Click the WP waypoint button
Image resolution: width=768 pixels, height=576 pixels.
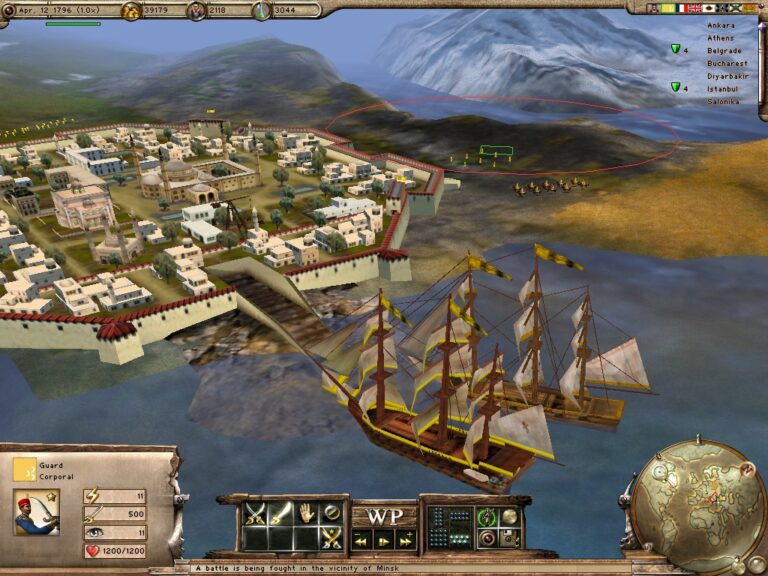coord(383,517)
